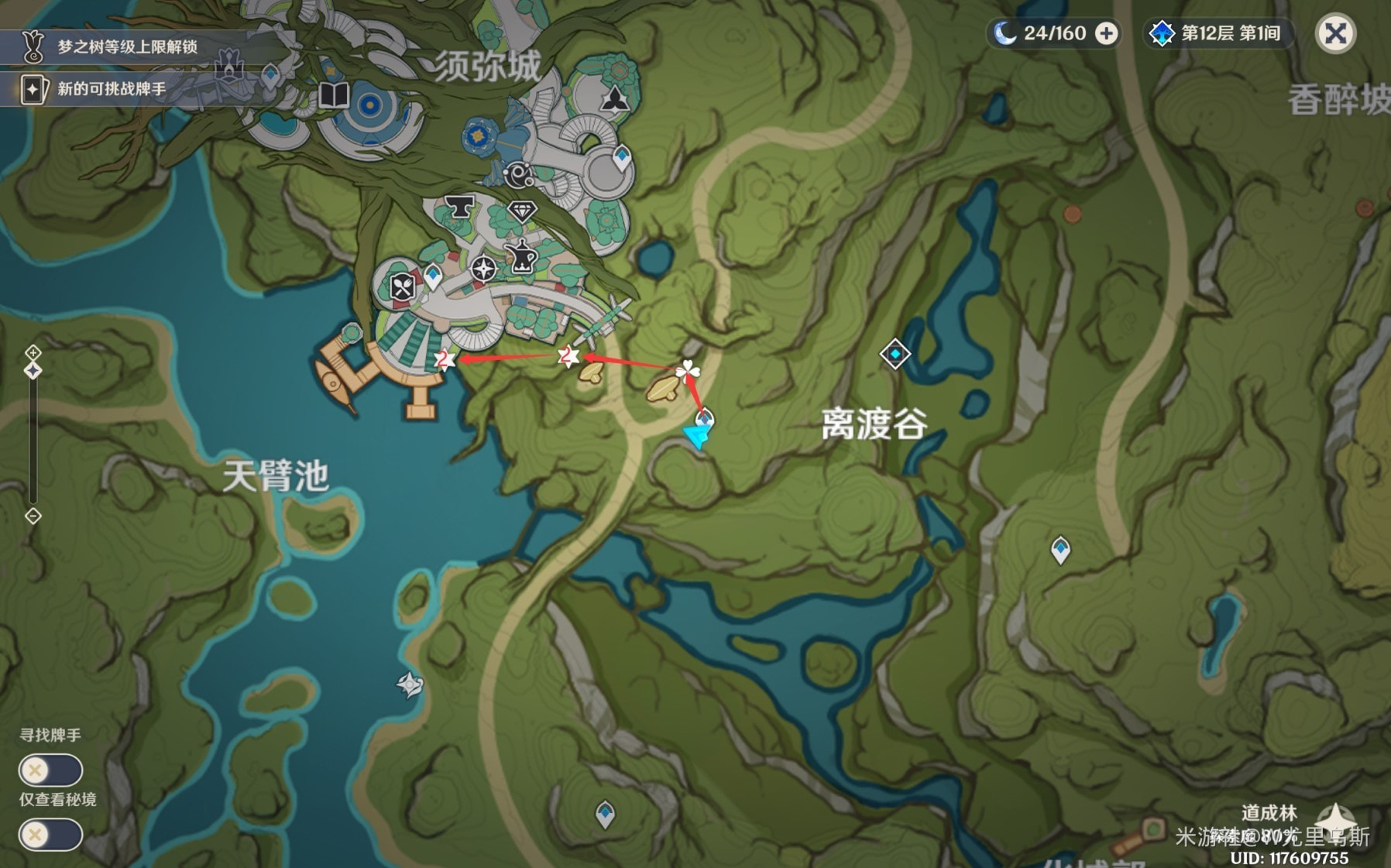Close the map screen
Image resolution: width=1391 pixels, height=868 pixels.
tap(1335, 33)
